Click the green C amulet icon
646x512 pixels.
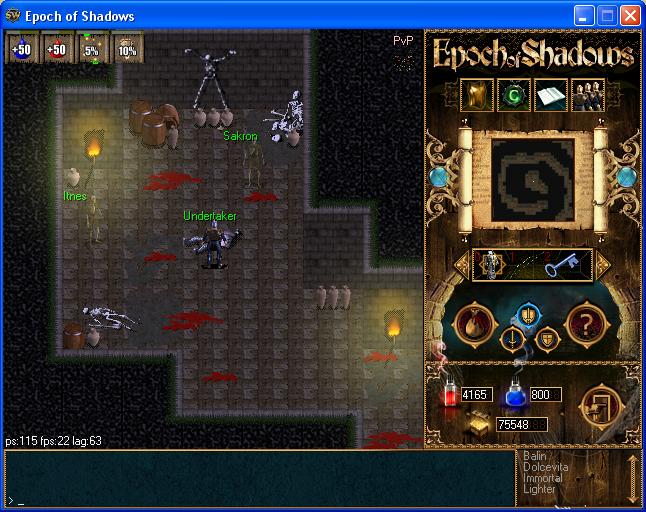pos(513,94)
